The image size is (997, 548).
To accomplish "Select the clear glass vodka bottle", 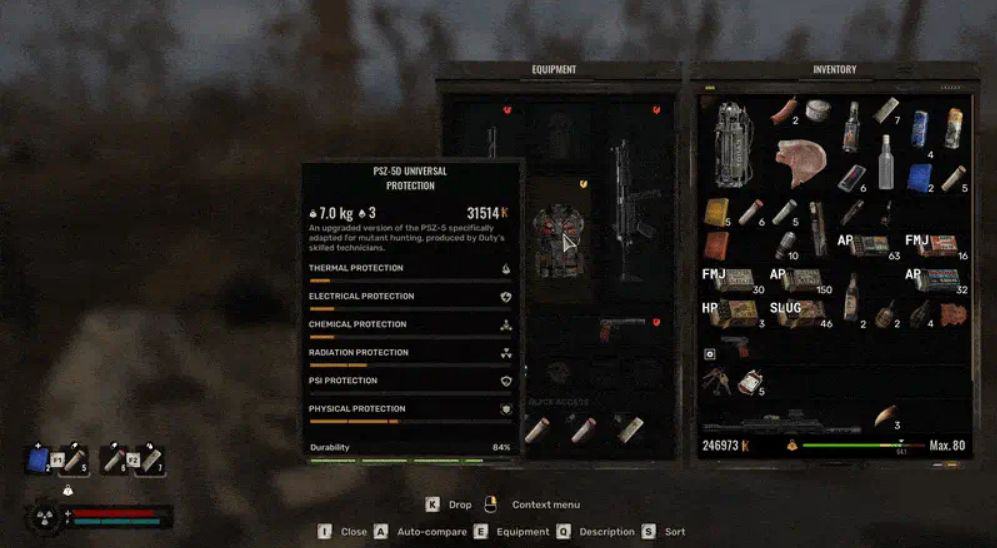I will coord(886,162).
